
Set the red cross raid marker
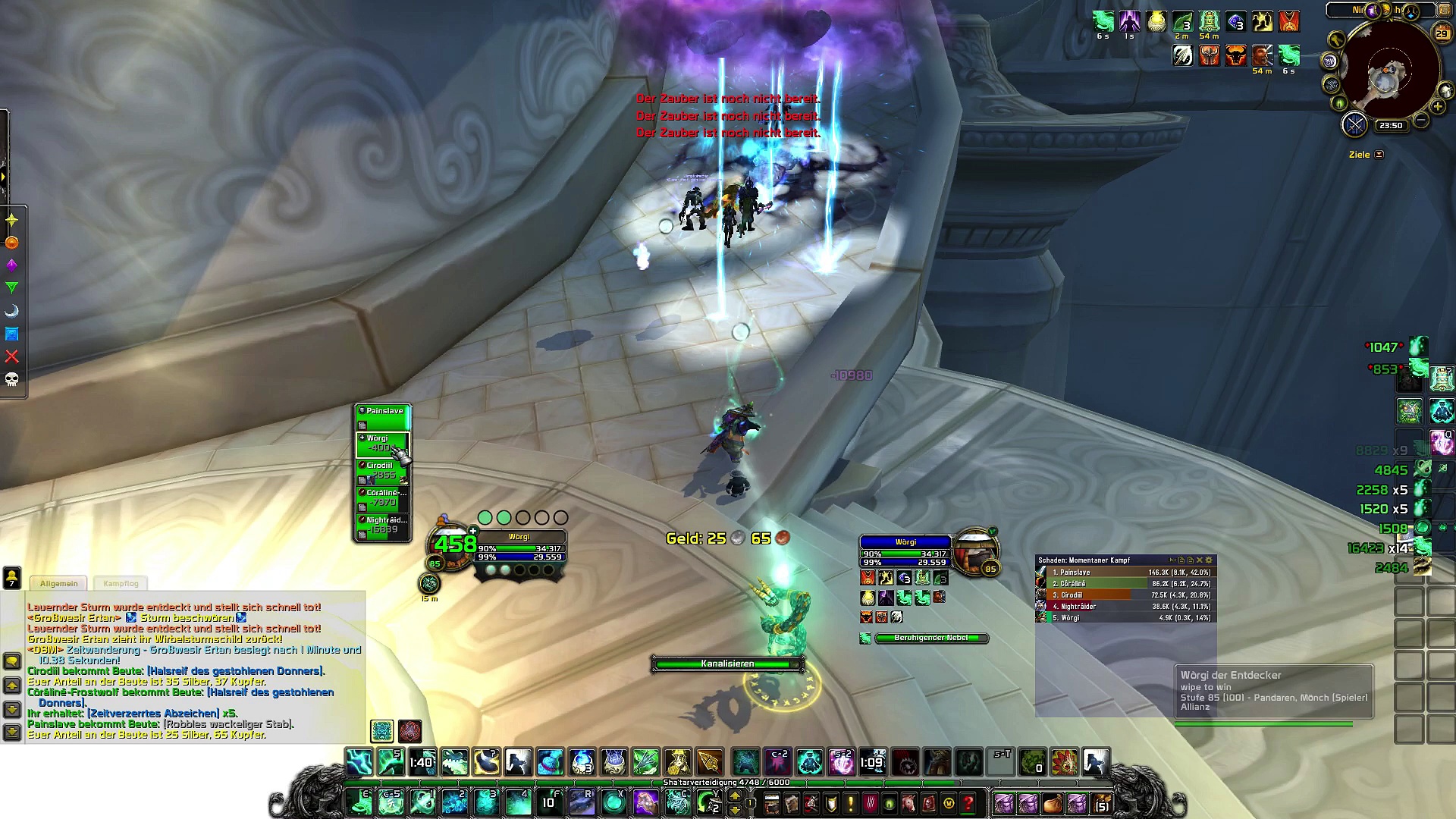click(x=12, y=356)
